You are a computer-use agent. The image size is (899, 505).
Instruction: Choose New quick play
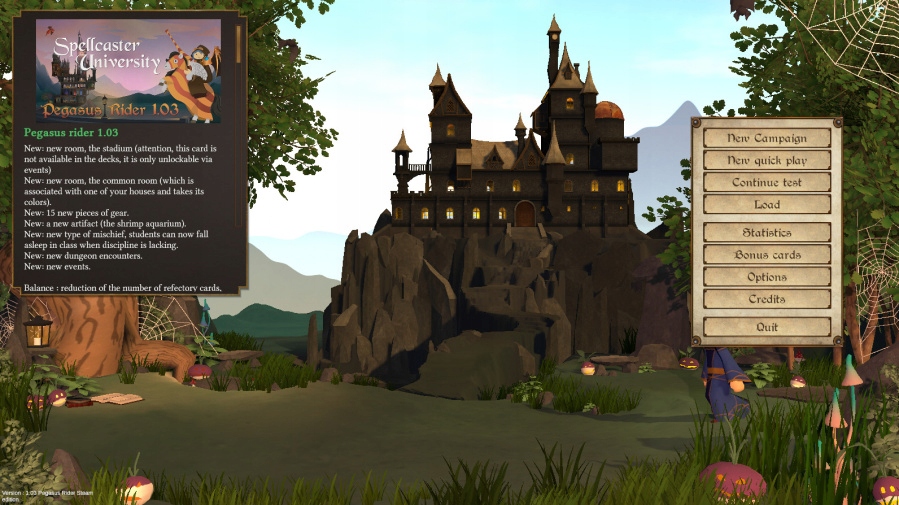[767, 160]
